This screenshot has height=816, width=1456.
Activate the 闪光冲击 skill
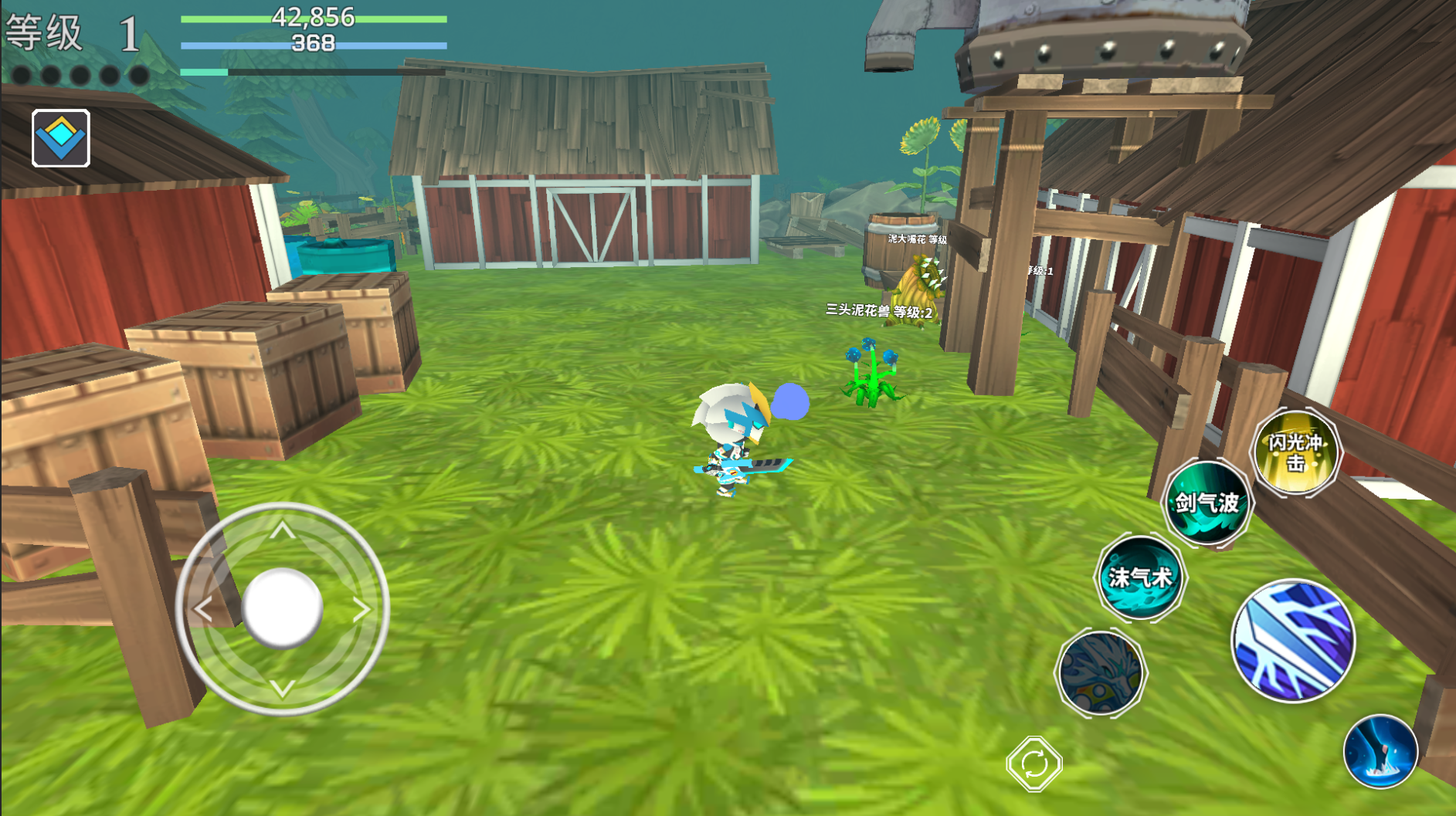1295,452
